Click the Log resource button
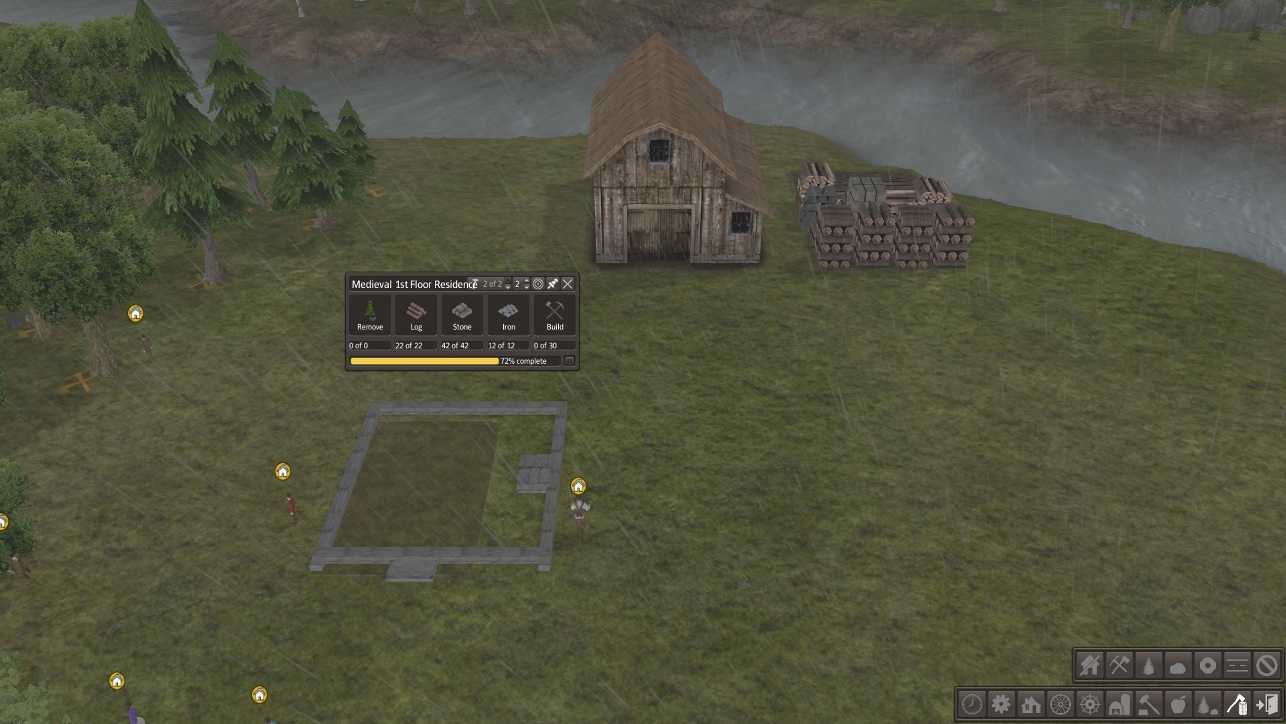1286x724 pixels. pos(416,315)
